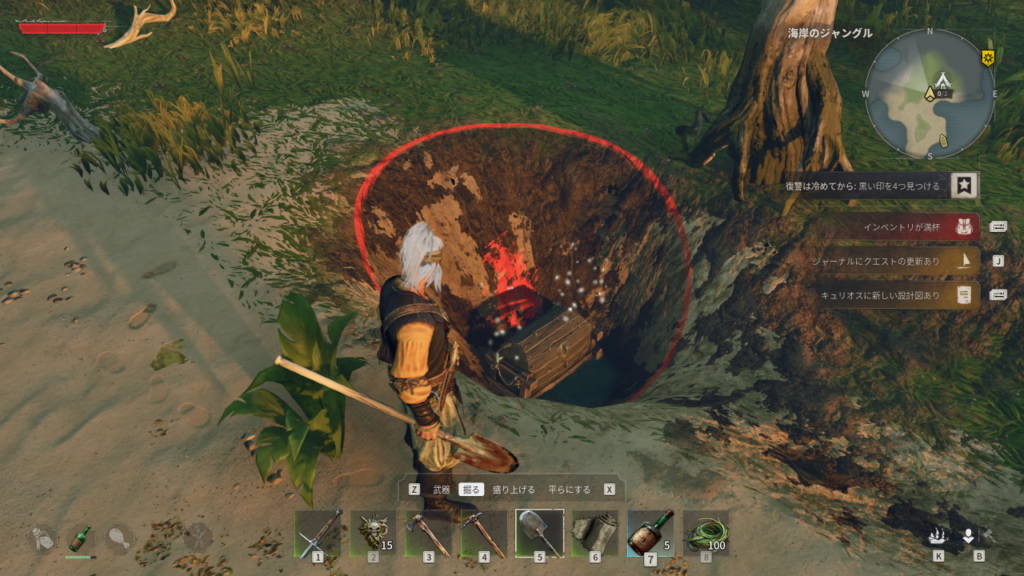Click the ship icon in the corner
This screenshot has height=576, width=1024.
(937, 537)
